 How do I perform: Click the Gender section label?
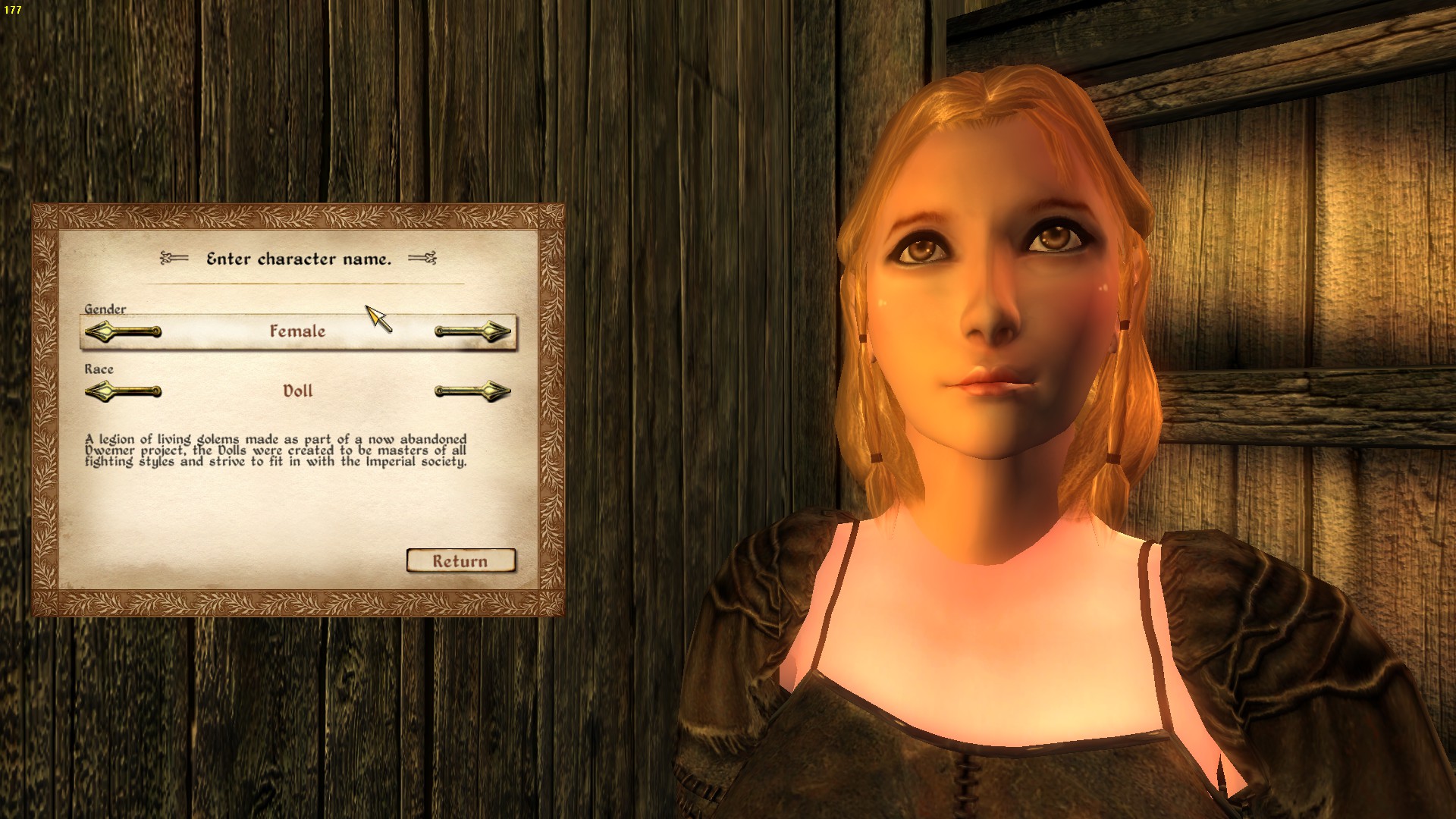coord(105,309)
